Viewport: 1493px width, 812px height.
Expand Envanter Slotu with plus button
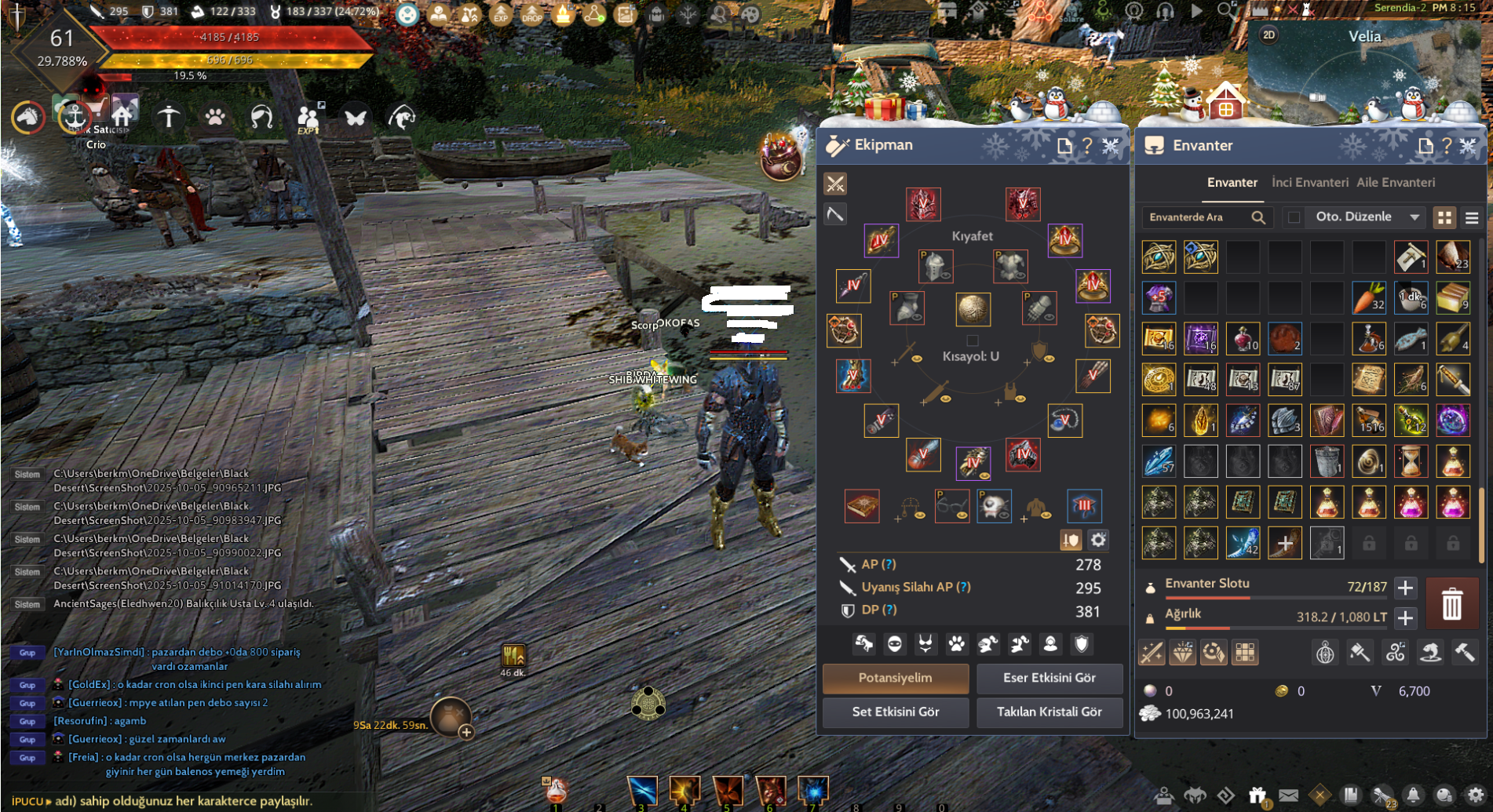(1405, 587)
